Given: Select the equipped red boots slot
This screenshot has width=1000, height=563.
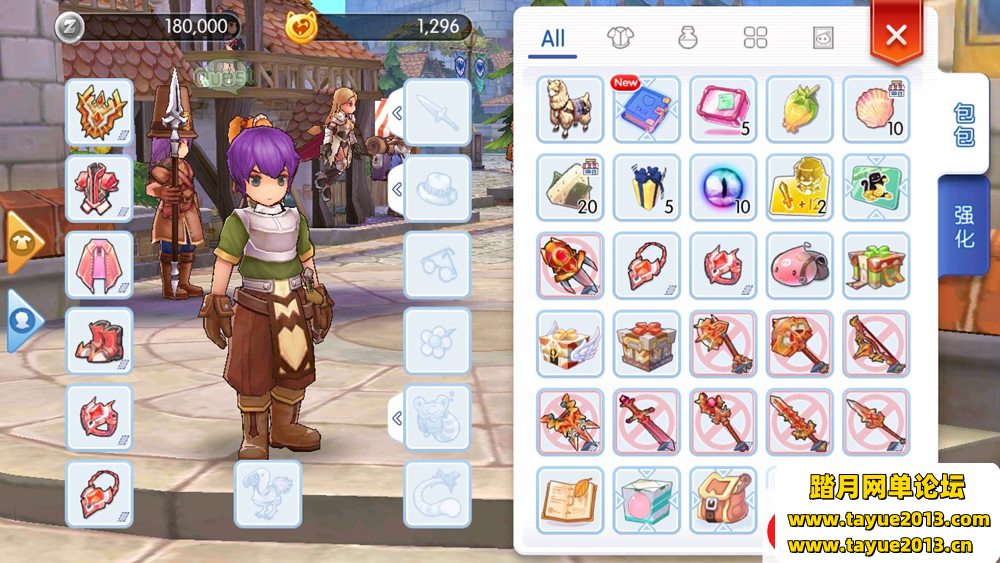Looking at the screenshot, I should point(99,340).
